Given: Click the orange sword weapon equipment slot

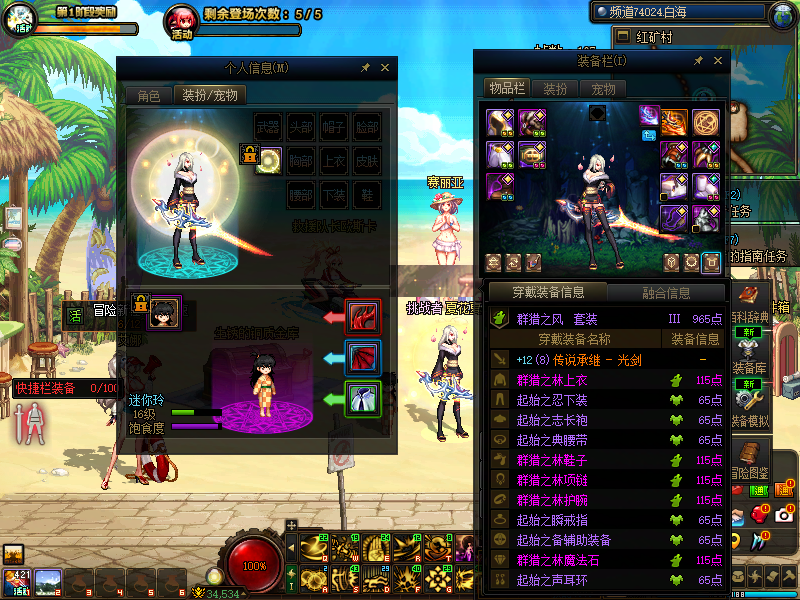Looking at the screenshot, I should point(674,123).
